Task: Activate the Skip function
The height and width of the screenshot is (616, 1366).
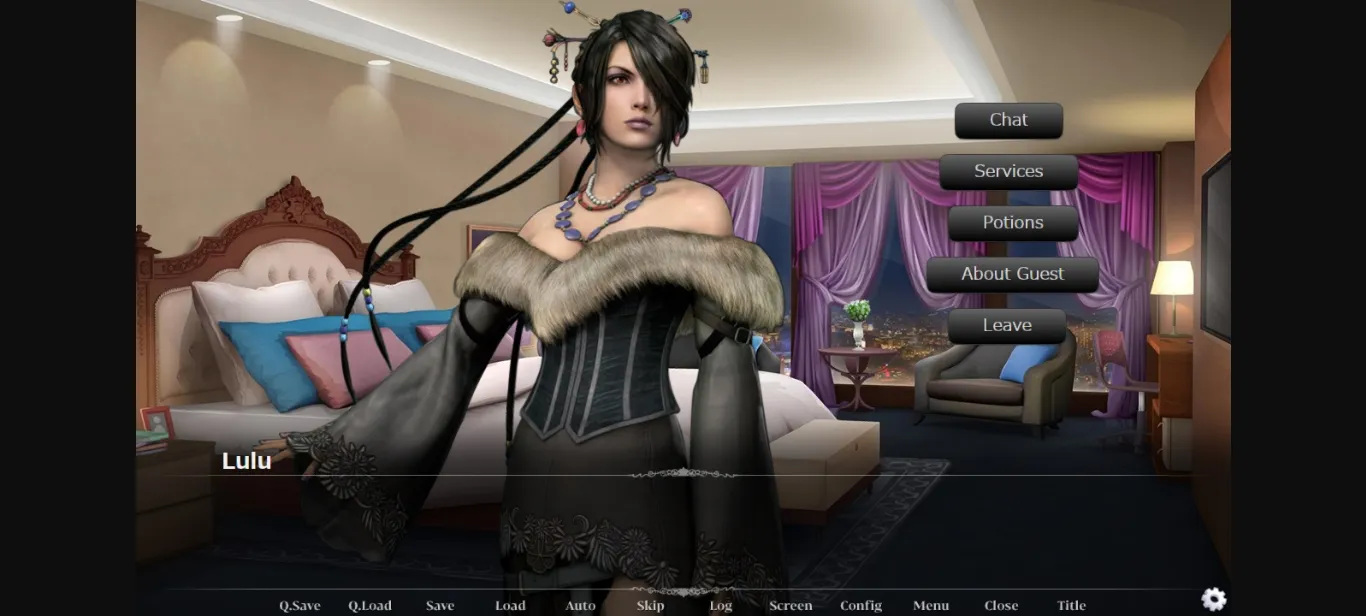Action: point(650,605)
